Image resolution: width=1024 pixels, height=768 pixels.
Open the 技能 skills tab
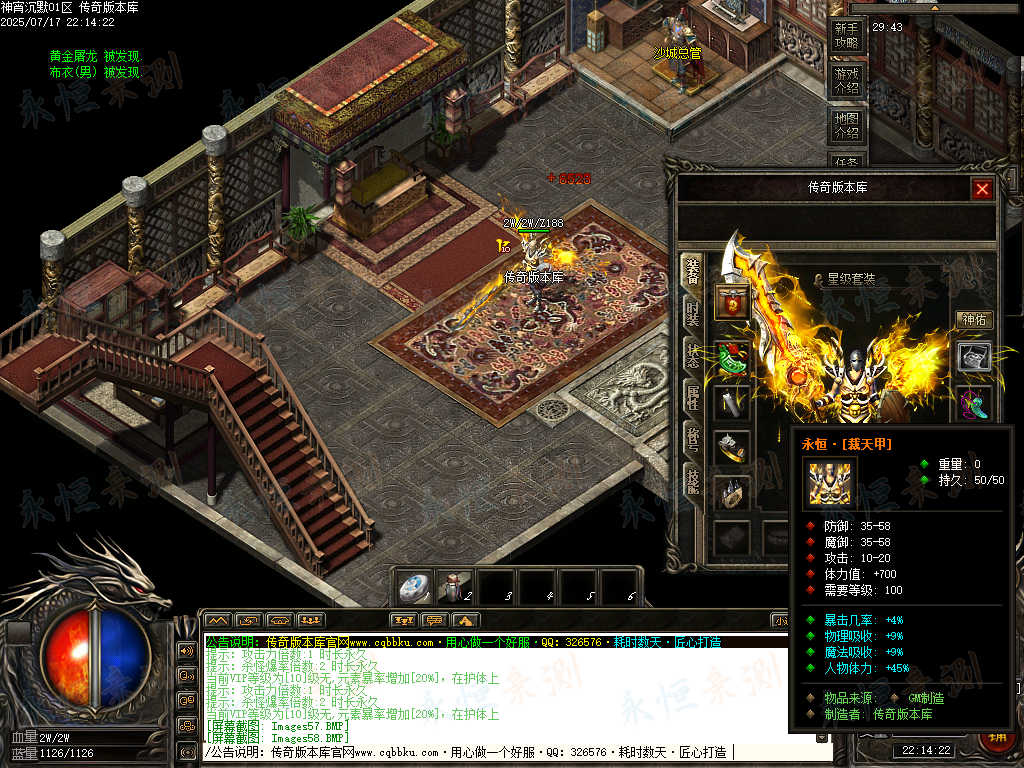click(692, 480)
